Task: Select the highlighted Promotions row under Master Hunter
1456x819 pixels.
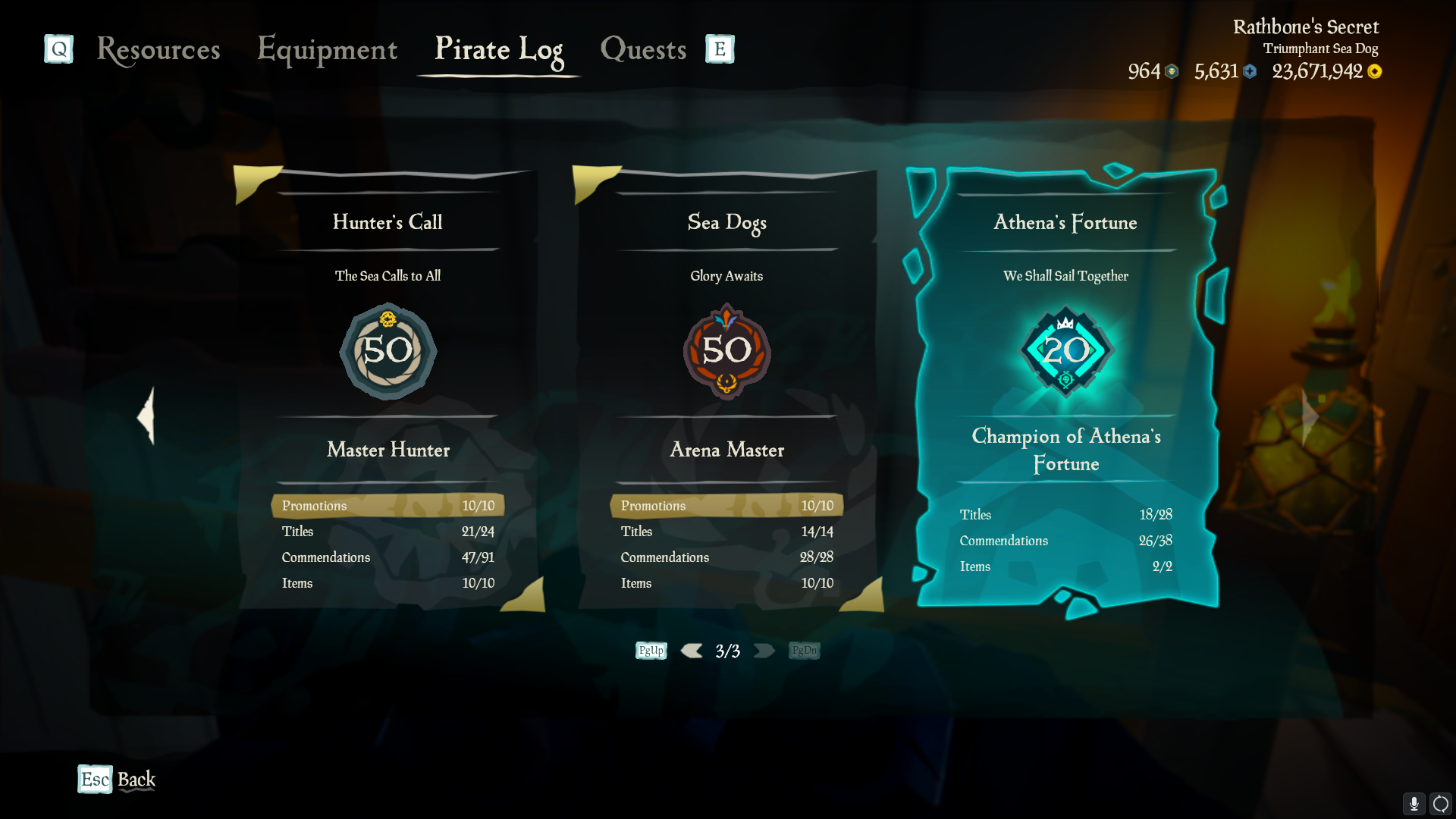Action: tap(388, 505)
